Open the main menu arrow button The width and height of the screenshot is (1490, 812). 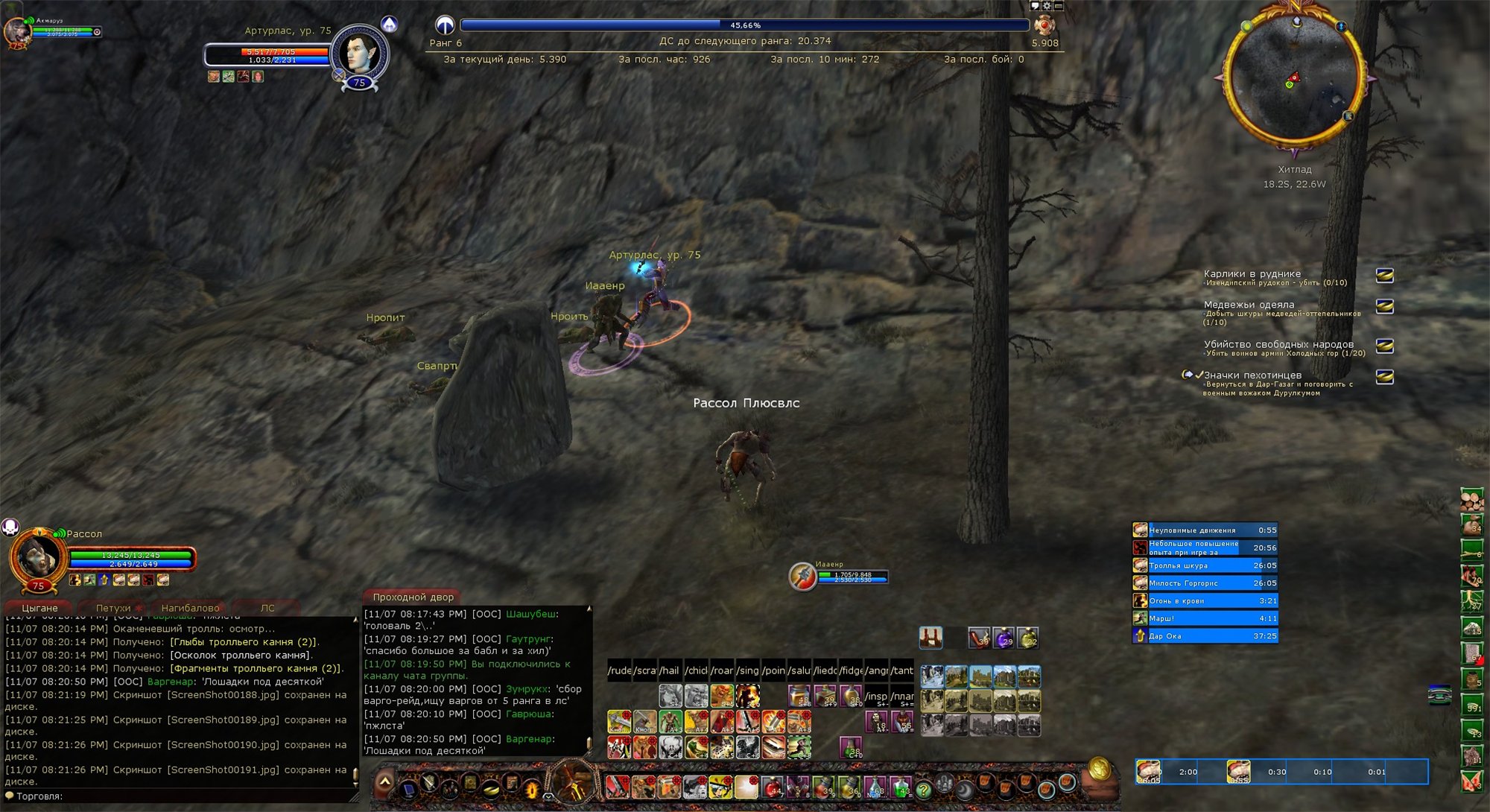tap(384, 781)
